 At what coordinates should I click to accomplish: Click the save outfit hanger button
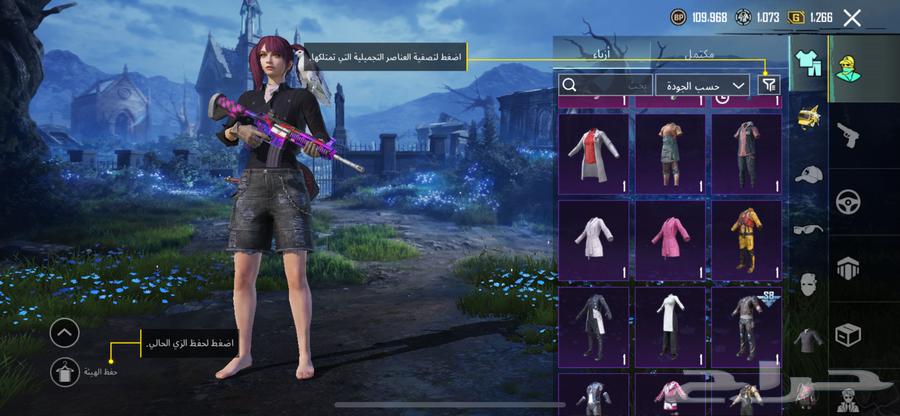(x=64, y=372)
